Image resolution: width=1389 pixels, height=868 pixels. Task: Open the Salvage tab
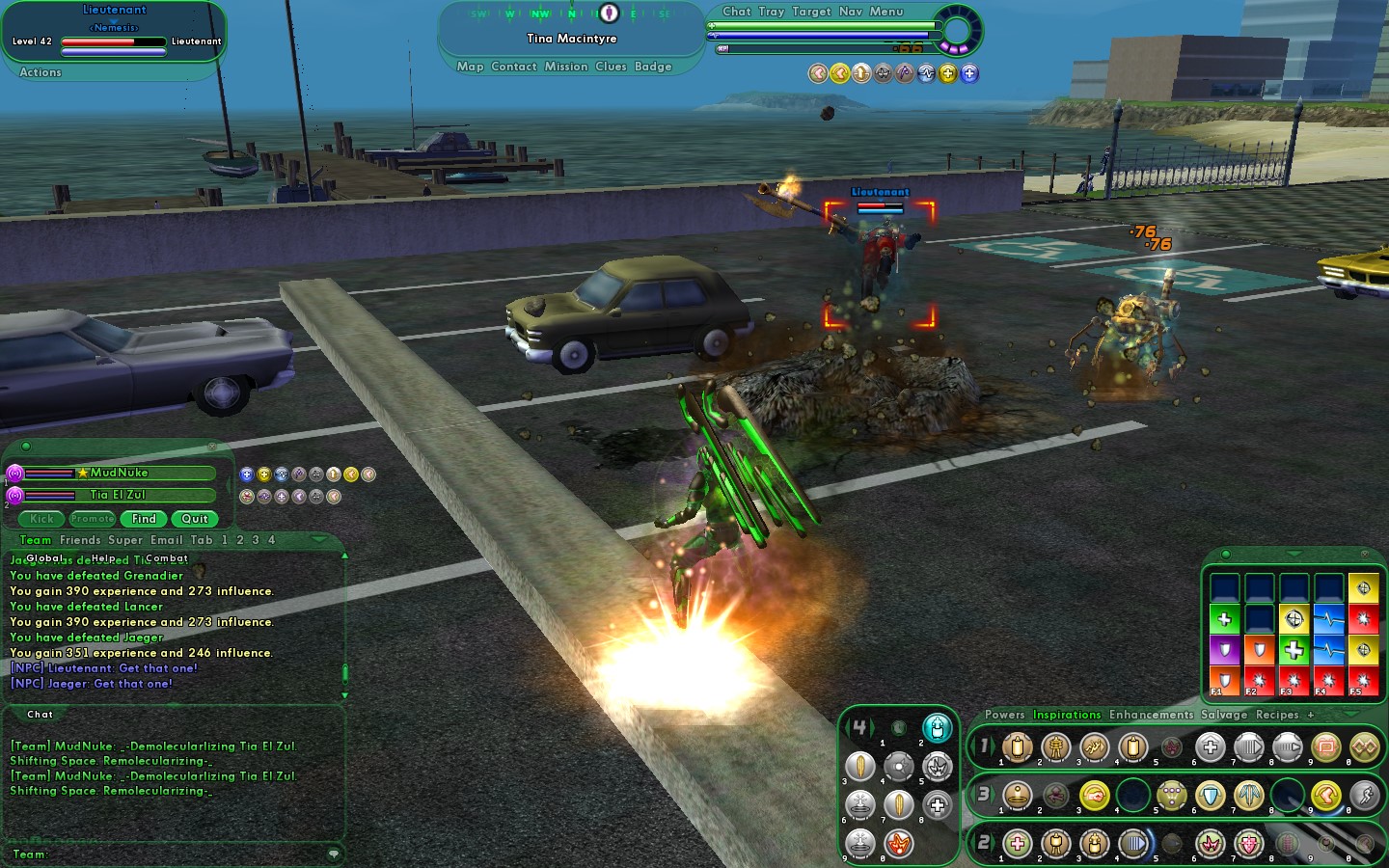pyautogui.click(x=1223, y=715)
